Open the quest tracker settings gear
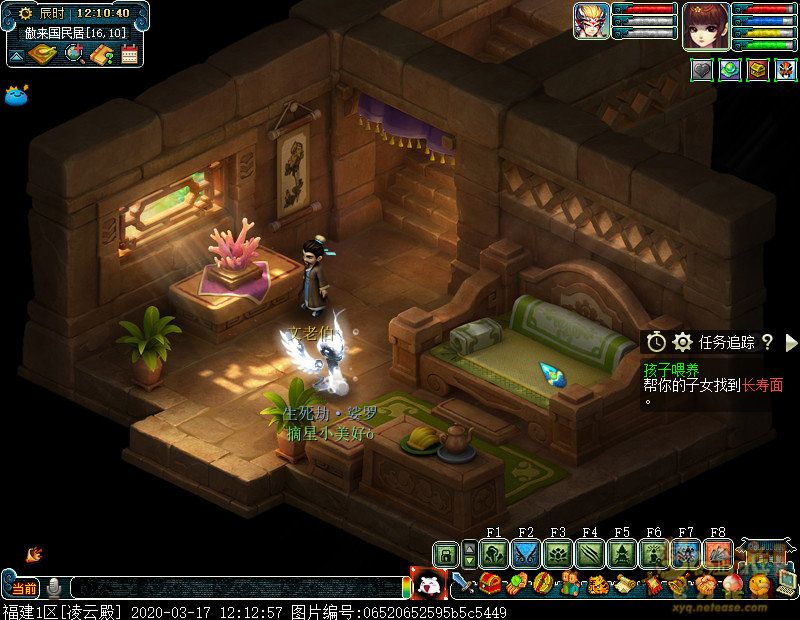Screen dimensions: 800x620 tap(683, 342)
